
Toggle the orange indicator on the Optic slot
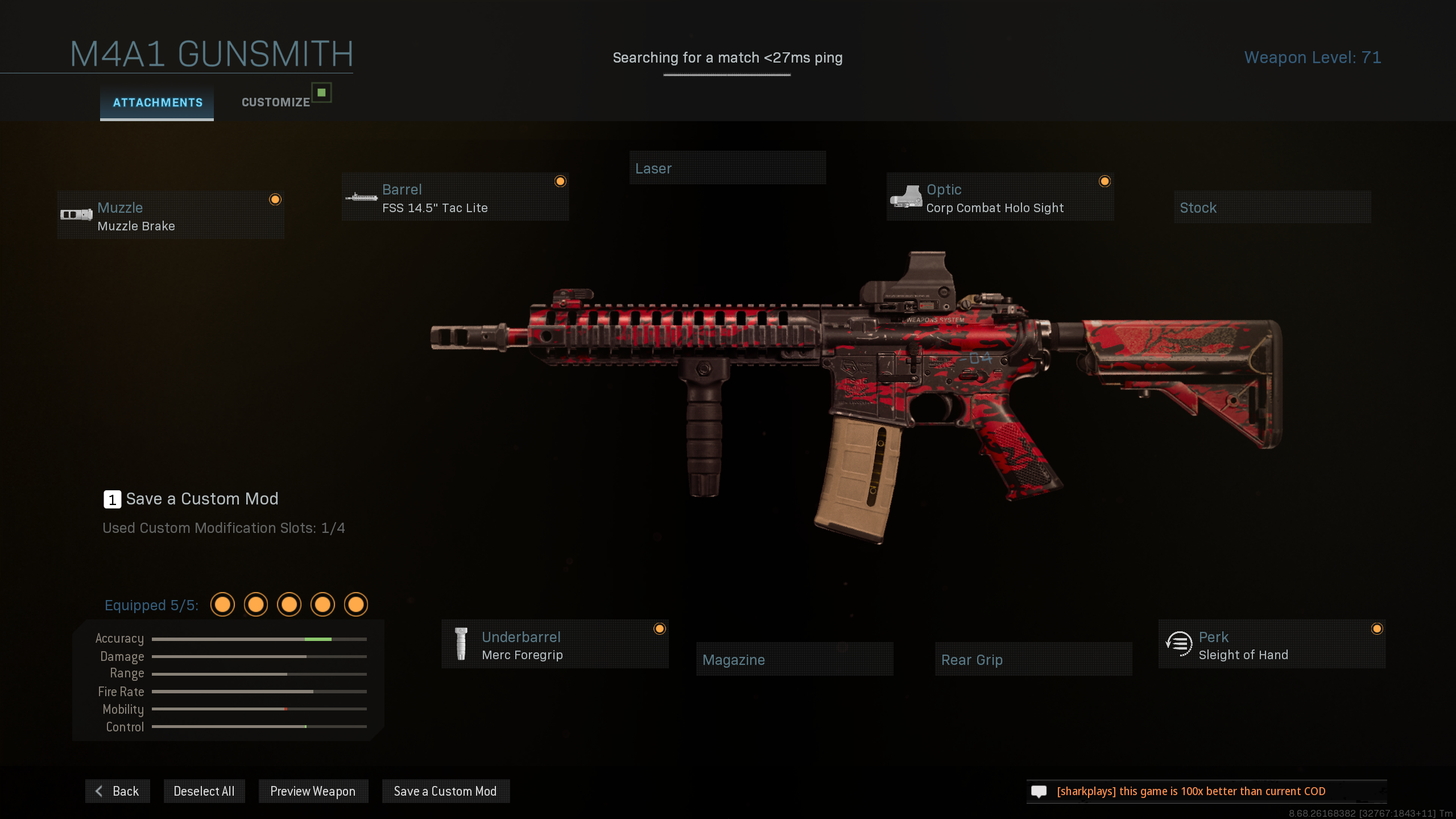[1105, 181]
